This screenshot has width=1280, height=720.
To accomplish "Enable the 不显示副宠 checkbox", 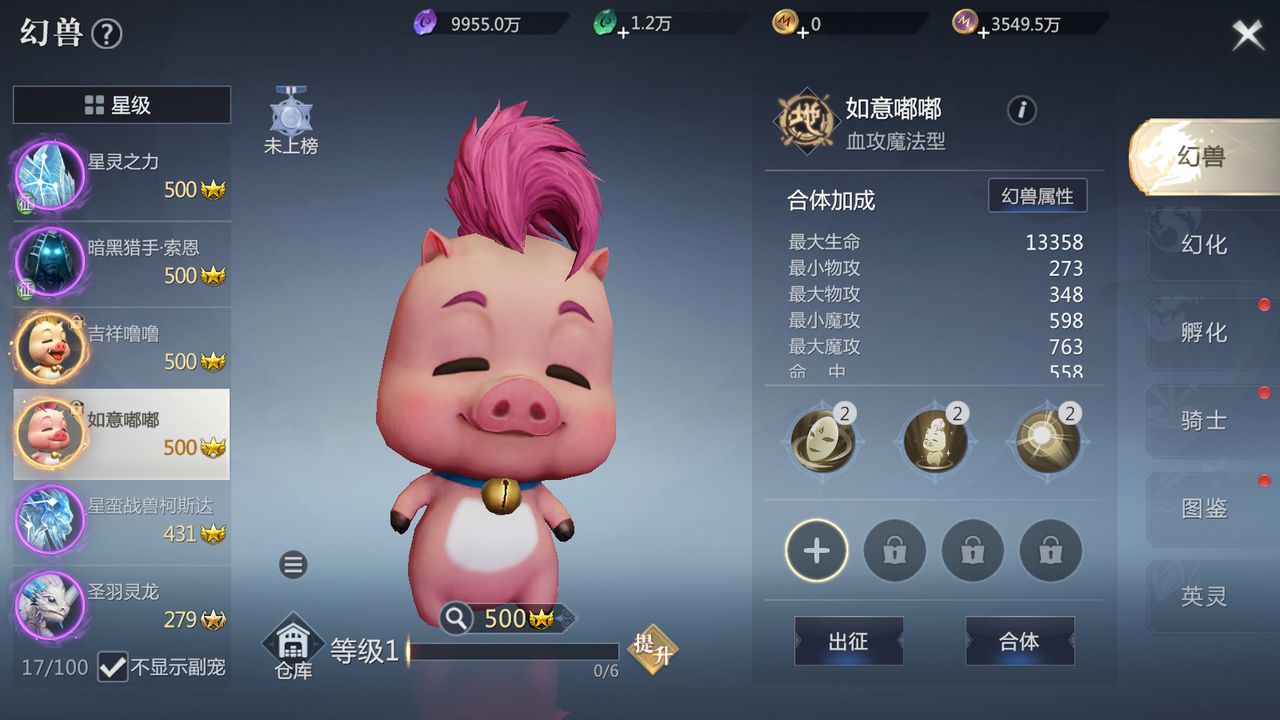I will [x=113, y=668].
